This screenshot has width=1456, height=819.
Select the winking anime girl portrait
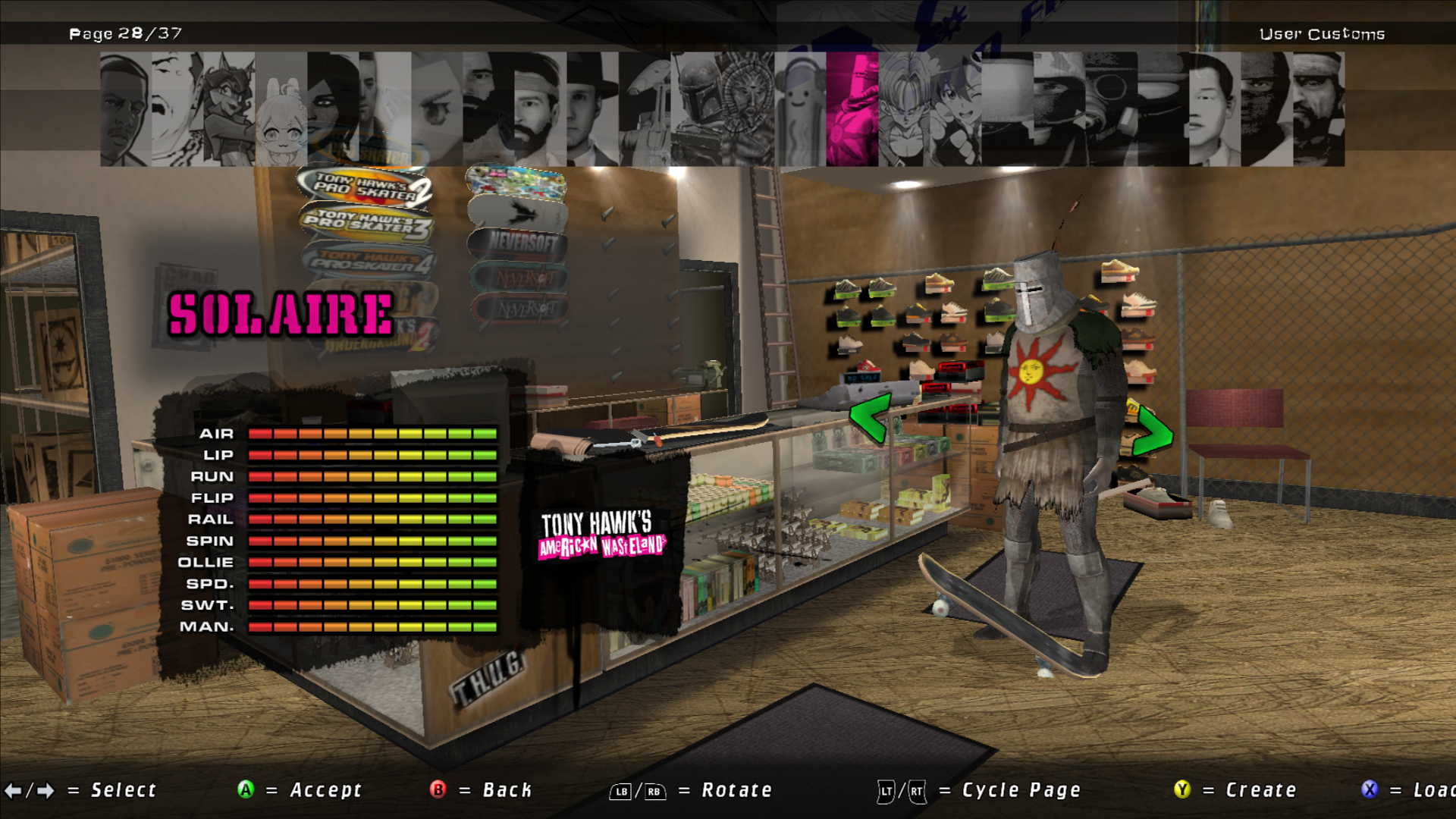pyautogui.click(x=955, y=109)
